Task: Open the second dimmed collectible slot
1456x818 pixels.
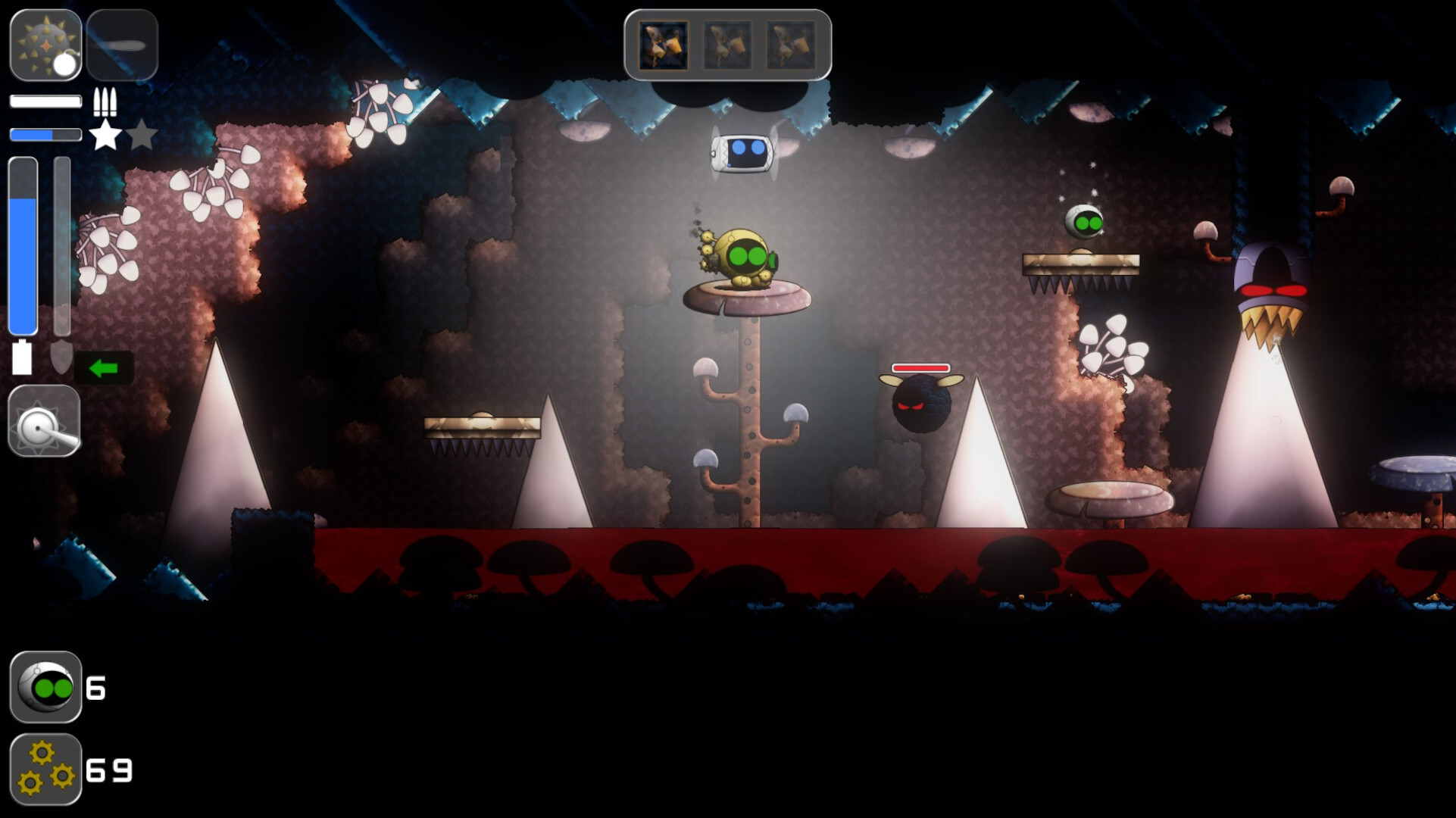Action: coord(727,45)
